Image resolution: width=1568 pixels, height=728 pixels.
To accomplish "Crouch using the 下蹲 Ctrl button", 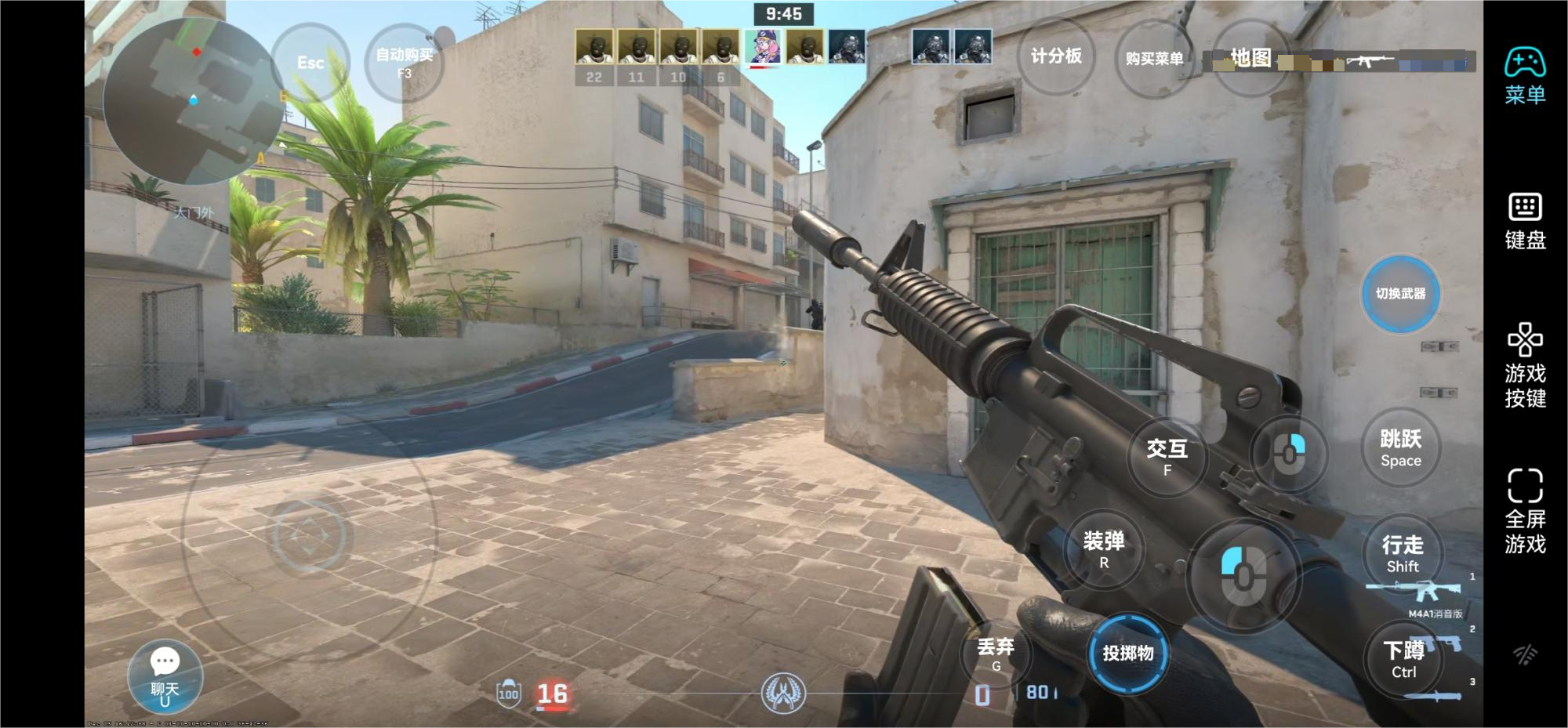I will 1403,660.
